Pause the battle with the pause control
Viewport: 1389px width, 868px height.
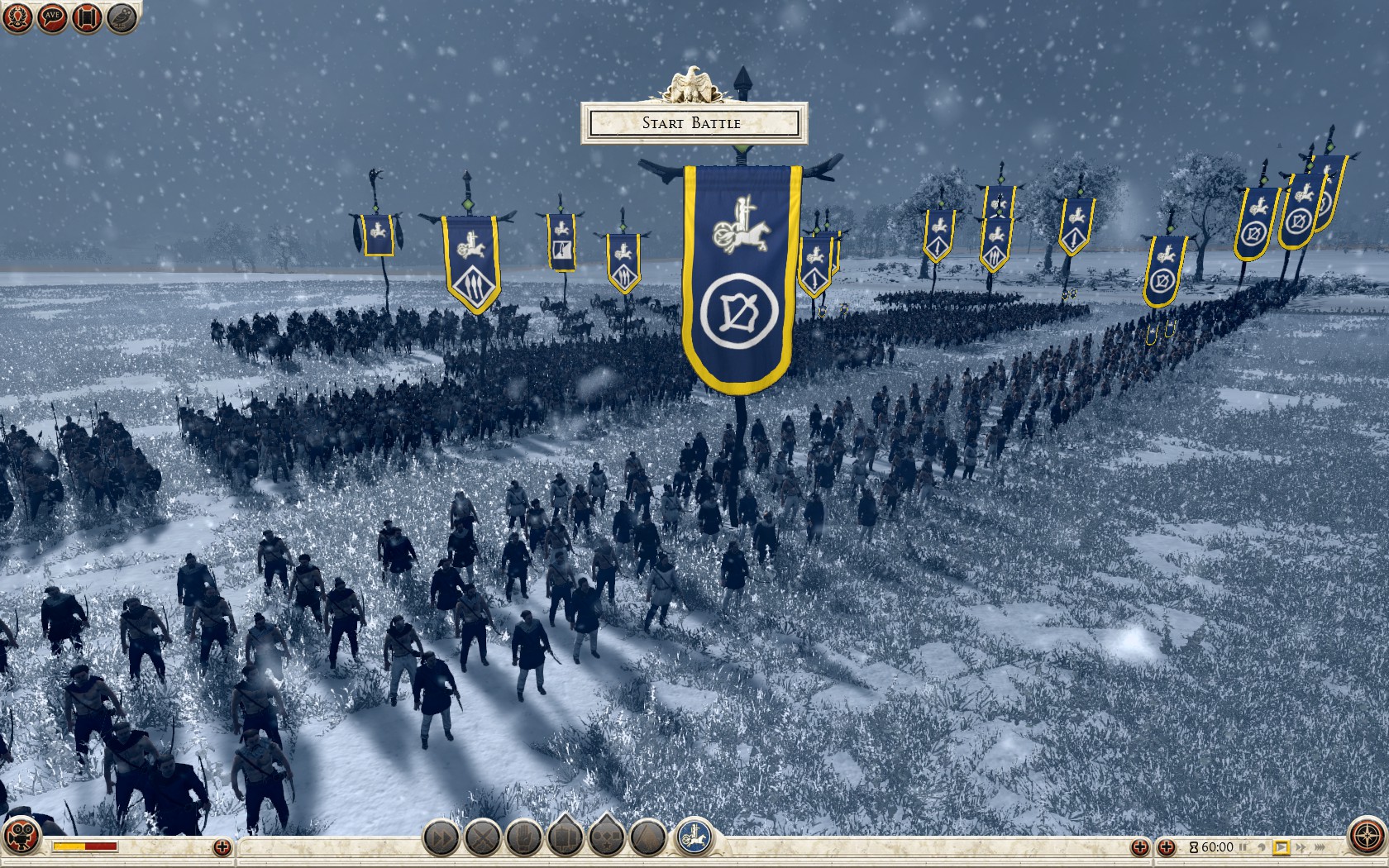click(1243, 847)
